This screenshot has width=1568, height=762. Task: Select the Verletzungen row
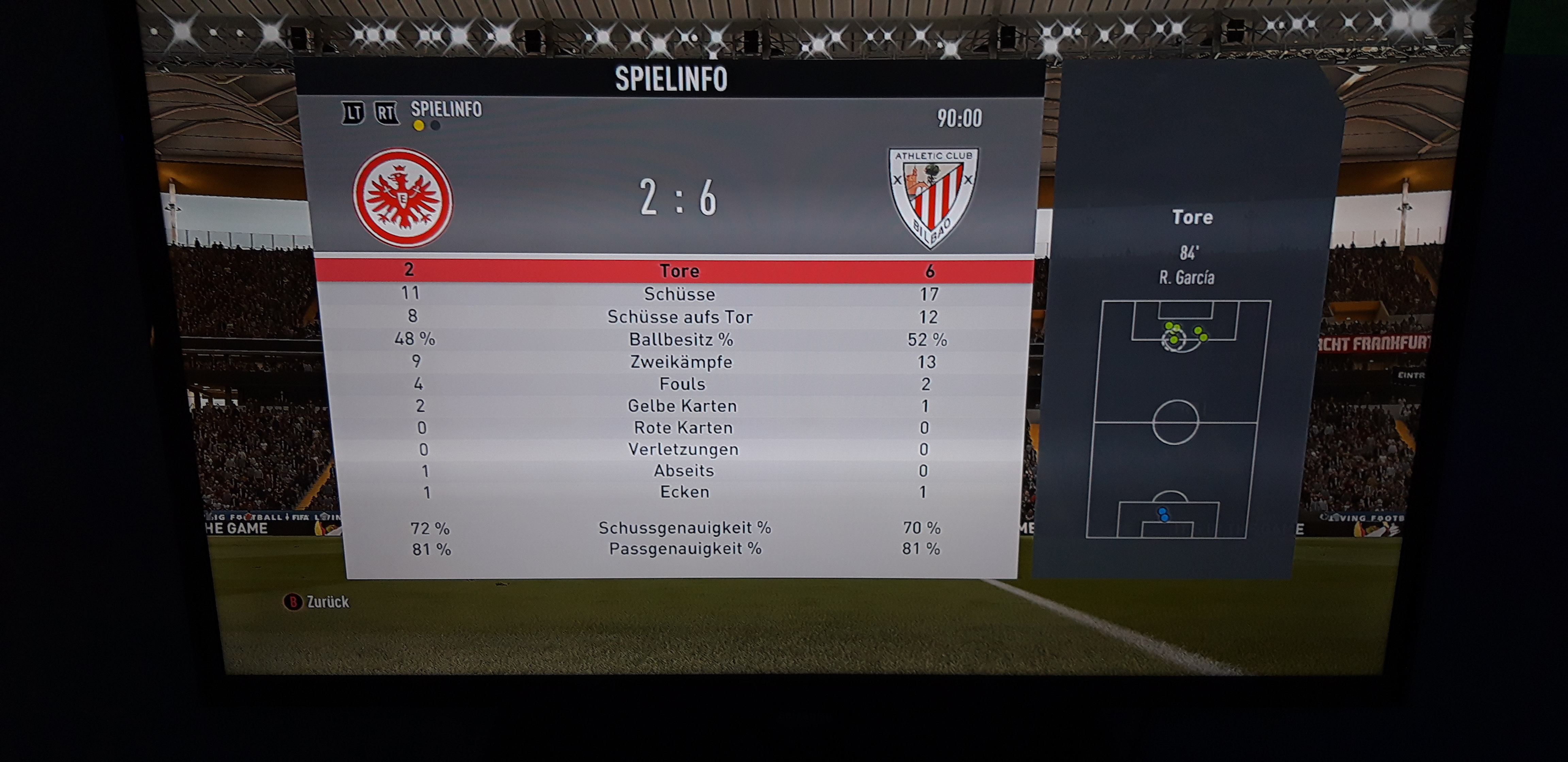pyautogui.click(x=683, y=450)
